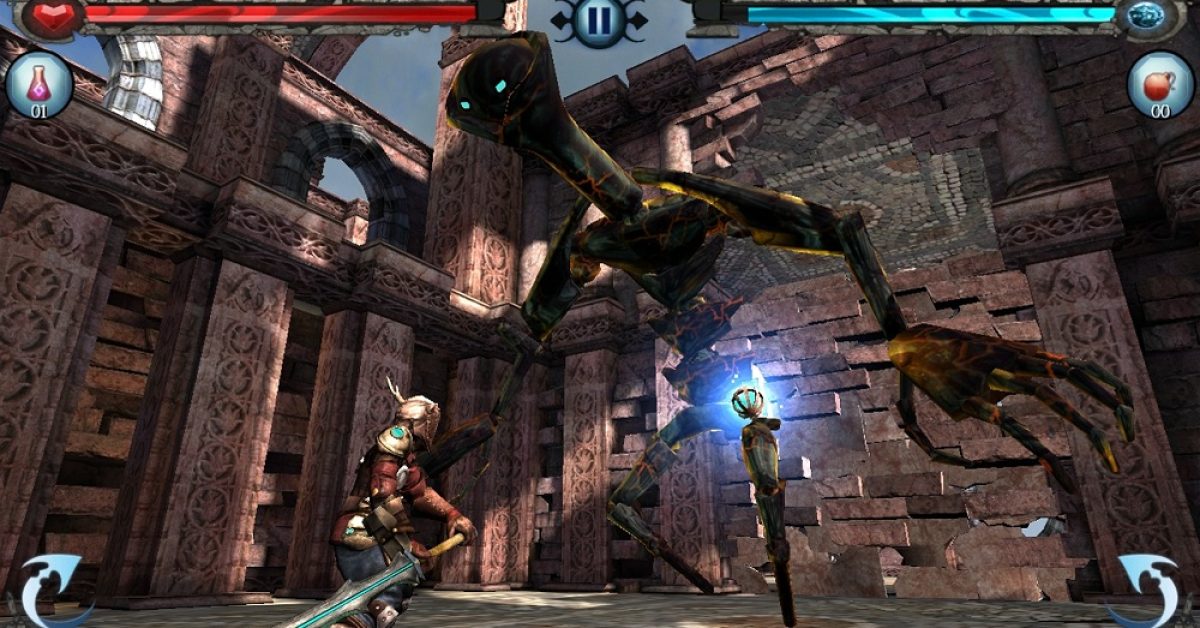
Task: Pause the game with the center button
Action: pyautogui.click(x=599, y=20)
